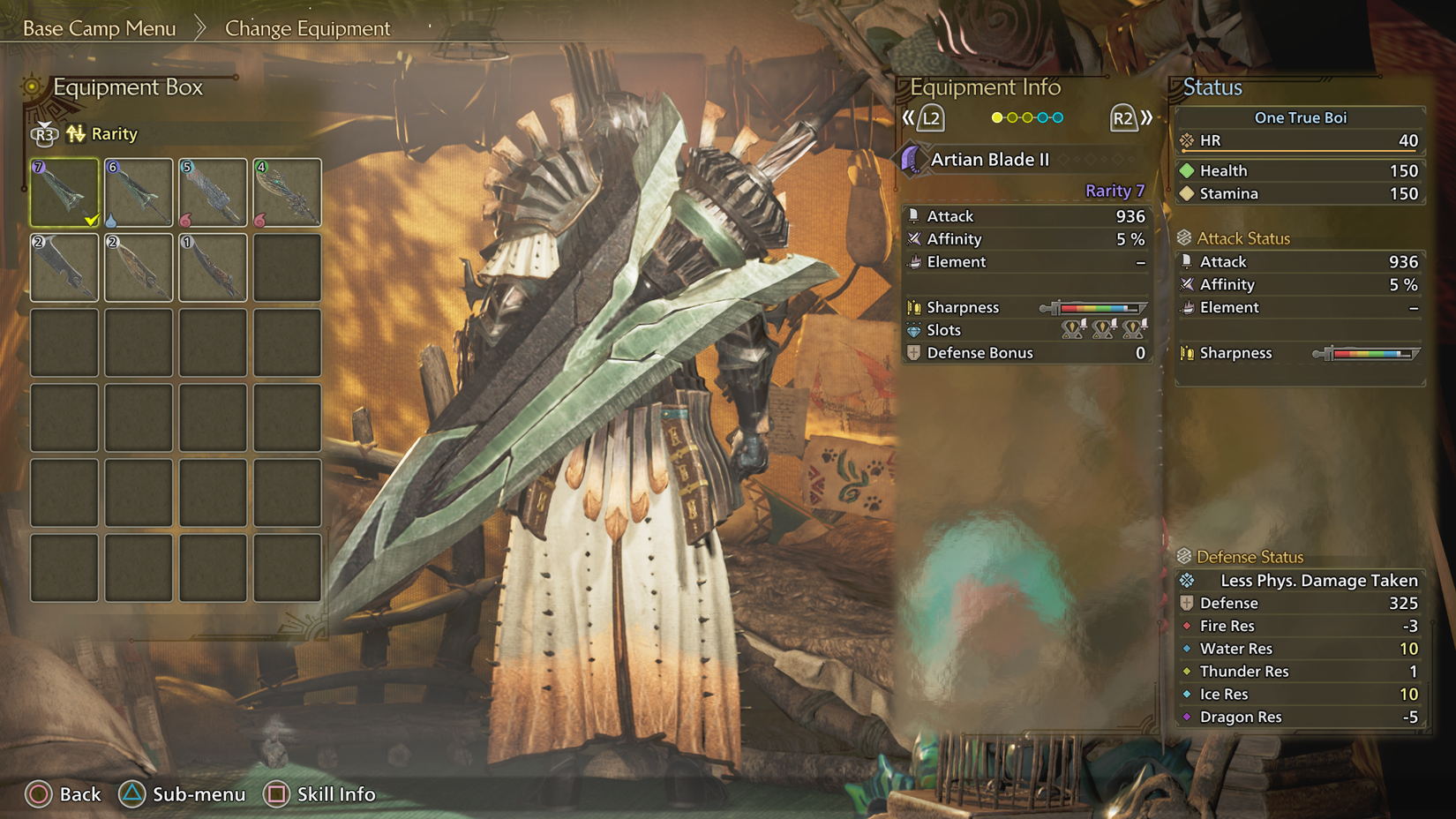Image resolution: width=1456 pixels, height=819 pixels.
Task: Click the Affinity crossed-swords icon
Action: (x=915, y=239)
